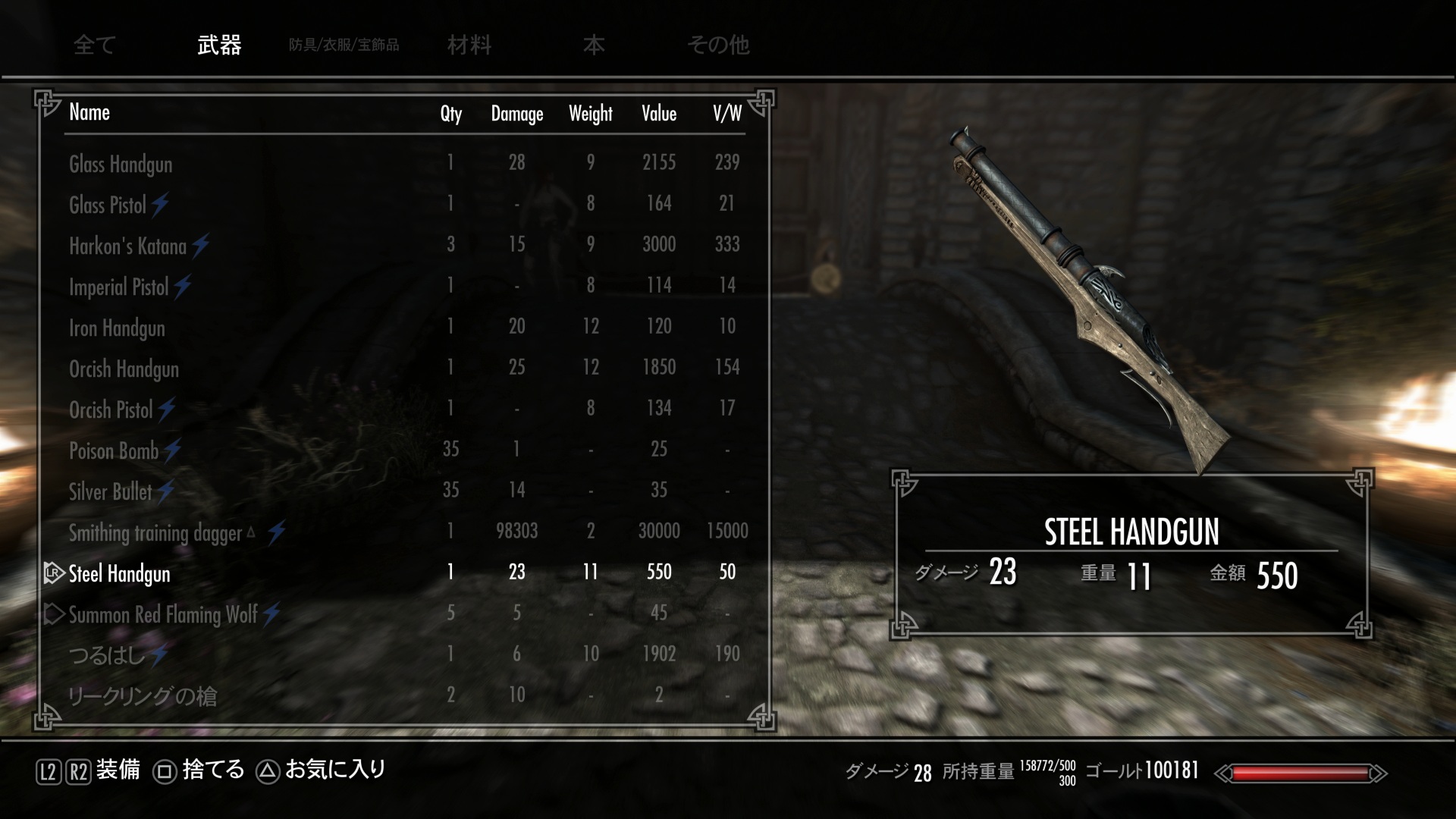1456x819 pixels.
Task: Choose the Silver Bullet entry
Action: 111,491
